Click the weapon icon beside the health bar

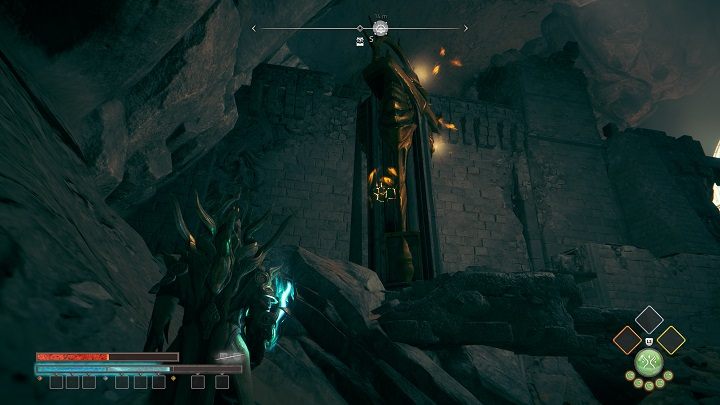point(231,356)
